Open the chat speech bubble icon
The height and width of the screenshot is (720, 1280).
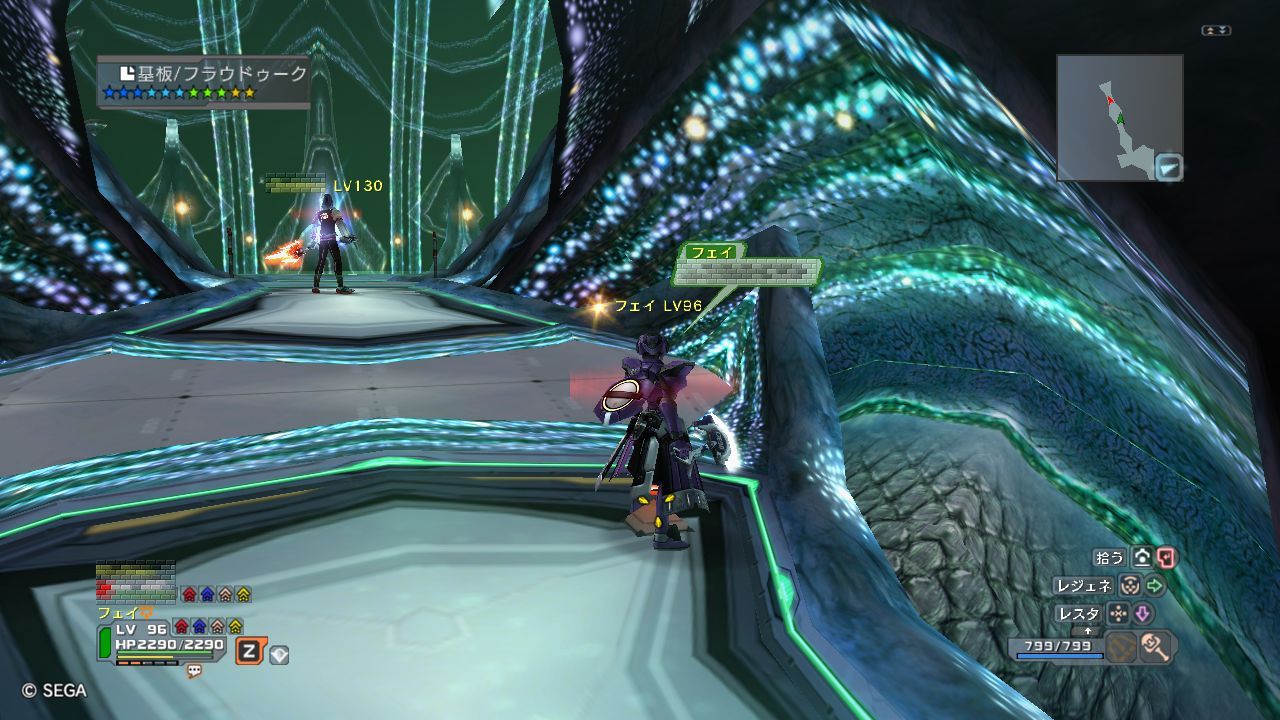click(194, 671)
